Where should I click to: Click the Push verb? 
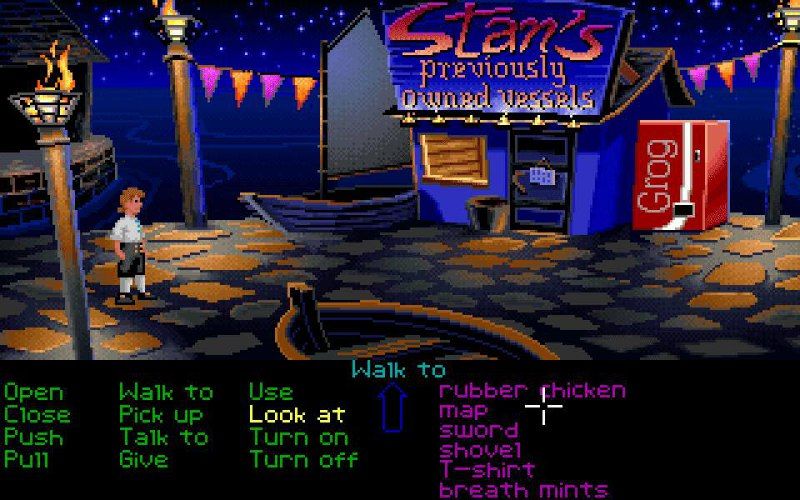pyautogui.click(x=33, y=437)
